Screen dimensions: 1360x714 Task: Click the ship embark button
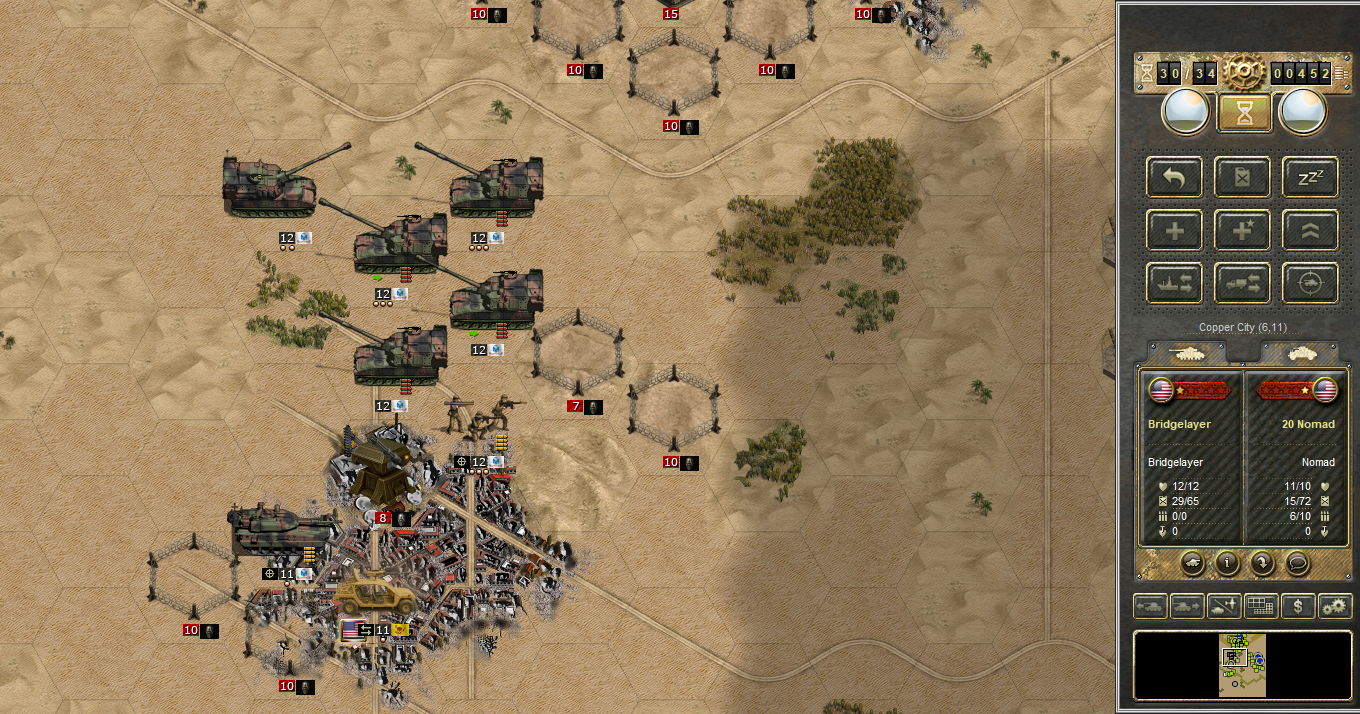[1174, 283]
